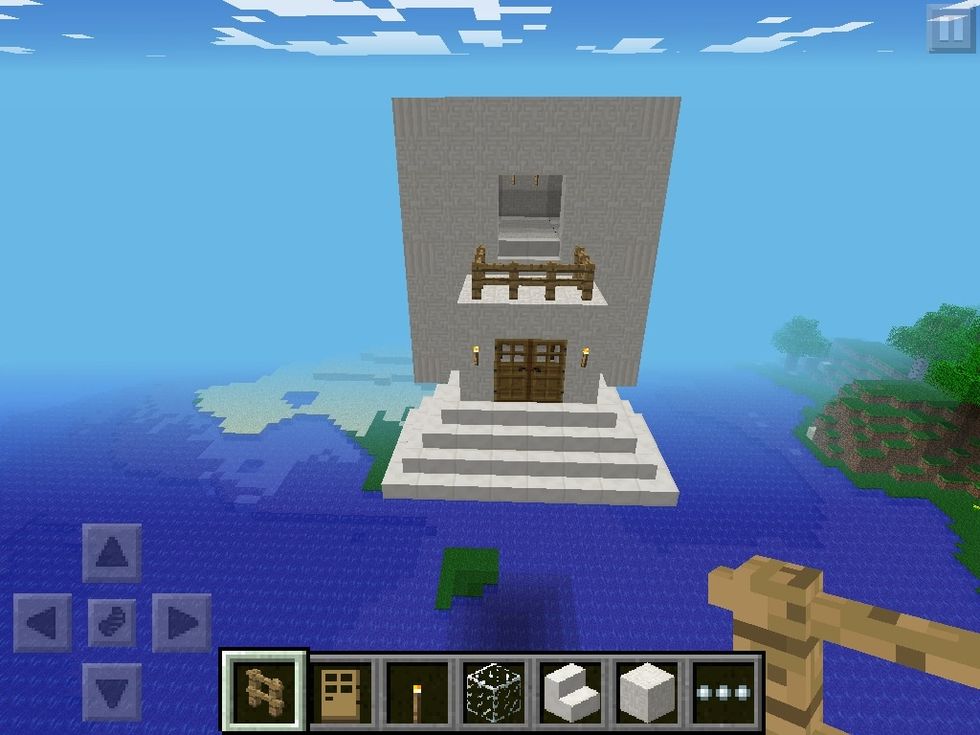Tap the D-pad forward arrow
The image size is (980, 735).
111,553
